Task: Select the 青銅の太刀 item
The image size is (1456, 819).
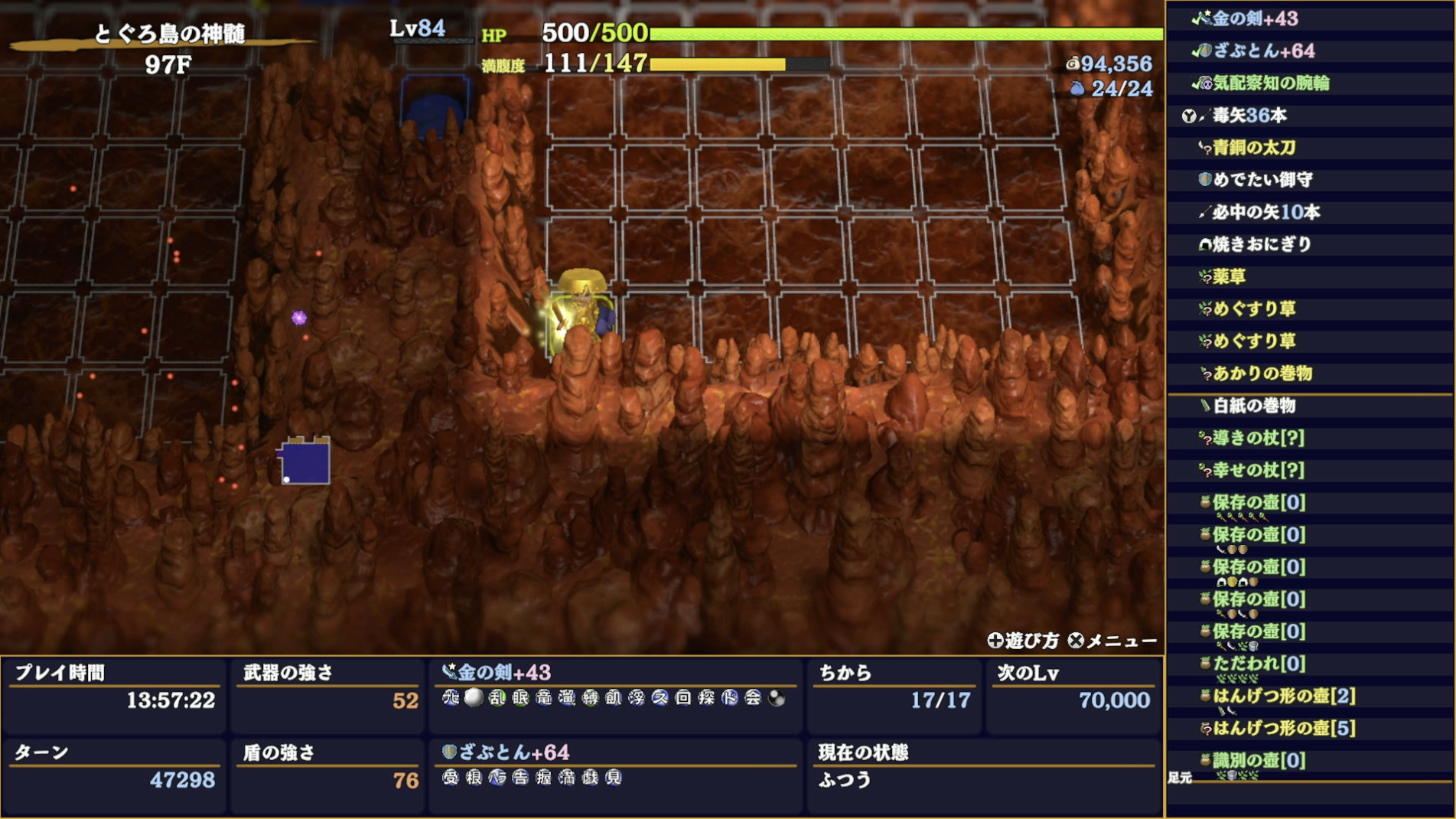Action: 1253,148
